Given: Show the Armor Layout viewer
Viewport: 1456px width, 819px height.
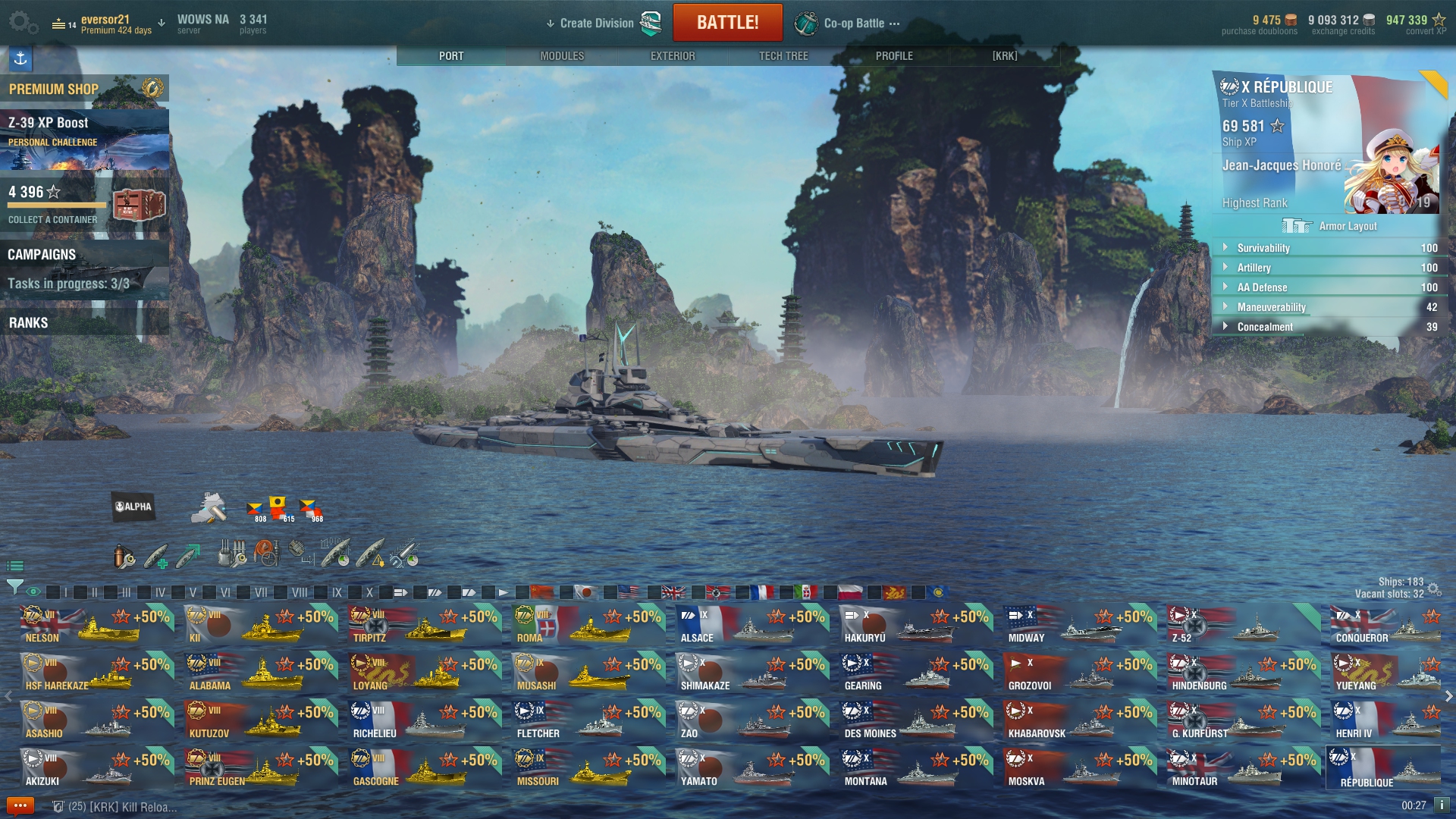Looking at the screenshot, I should click(1330, 226).
